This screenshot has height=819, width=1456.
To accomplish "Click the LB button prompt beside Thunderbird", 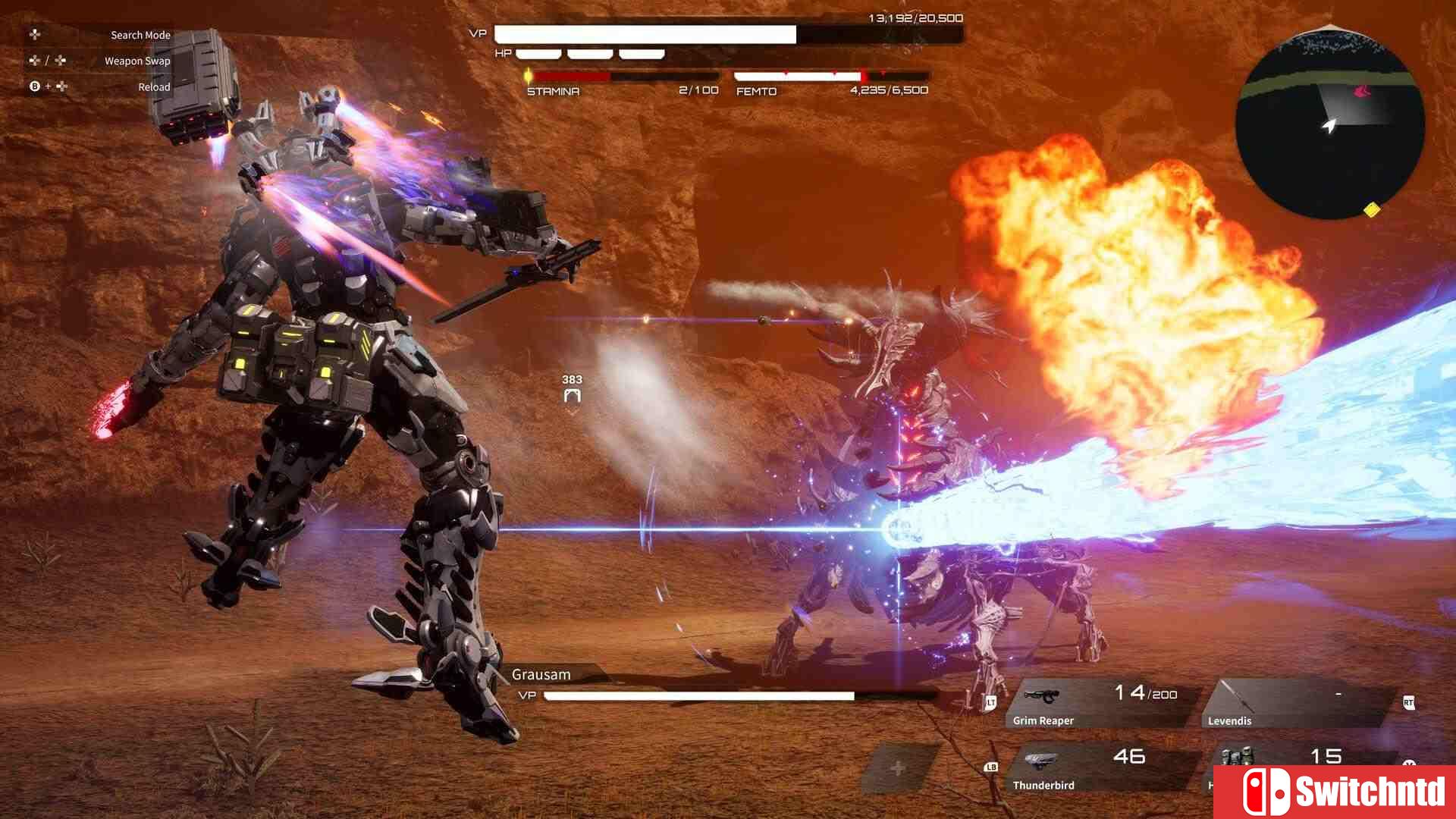I will click(x=990, y=767).
